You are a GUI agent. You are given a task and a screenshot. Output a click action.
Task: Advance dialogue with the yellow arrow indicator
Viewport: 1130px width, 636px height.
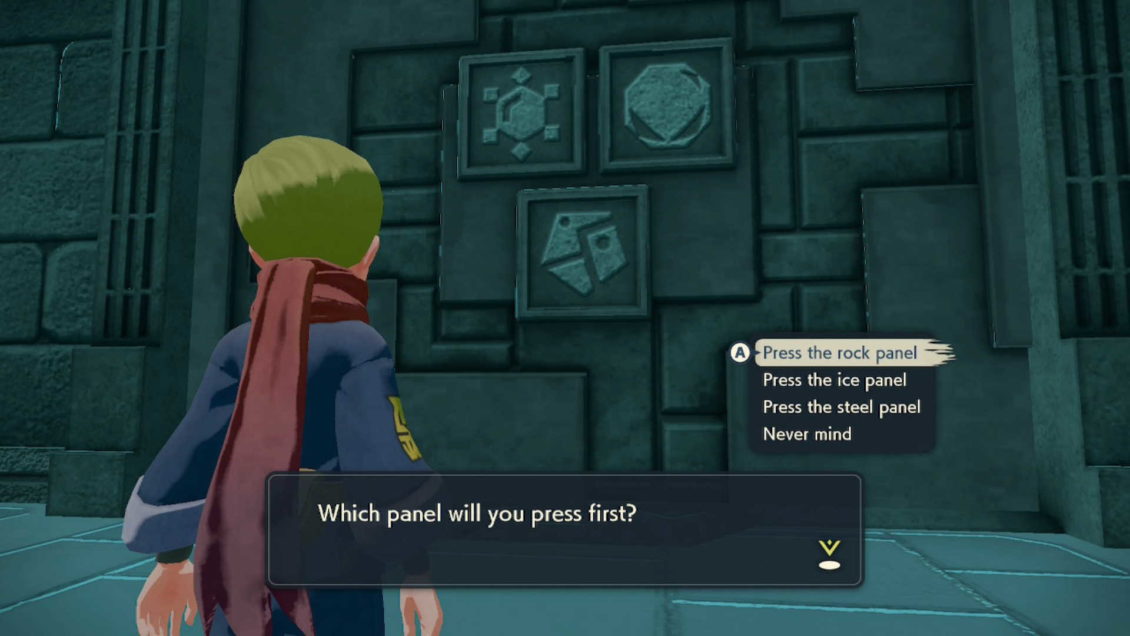pyautogui.click(x=829, y=554)
